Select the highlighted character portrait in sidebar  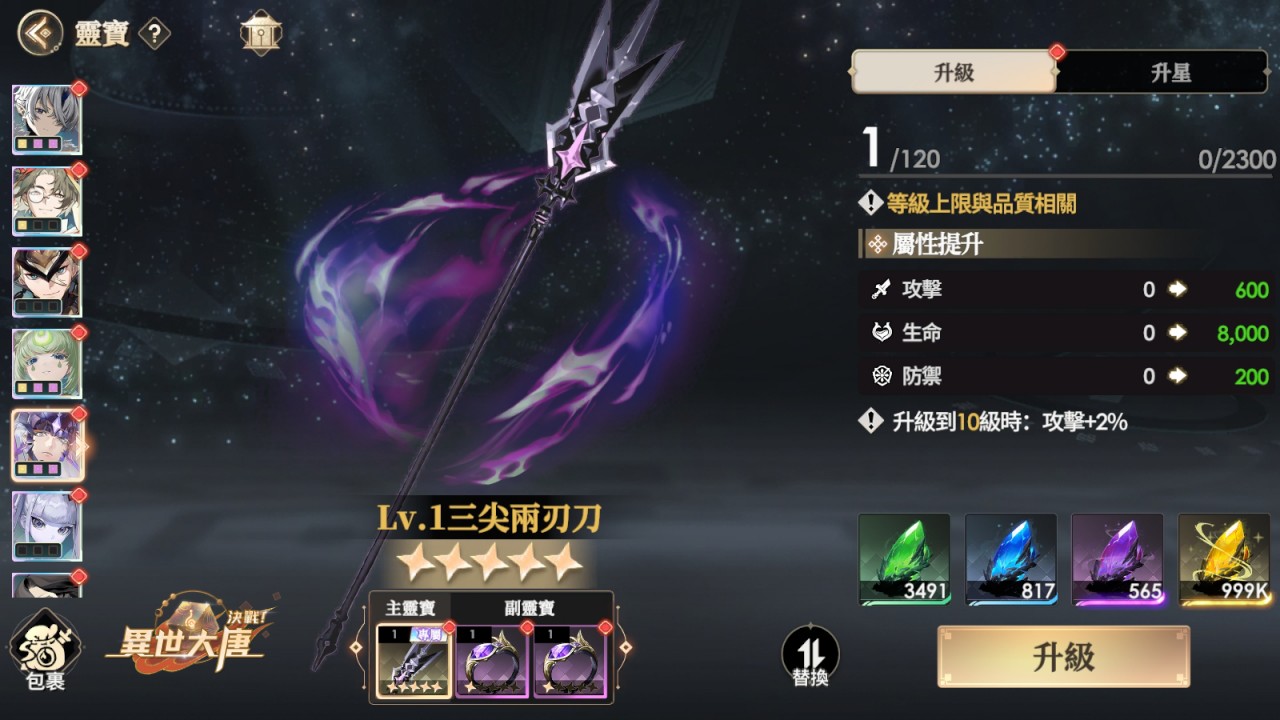pos(47,444)
